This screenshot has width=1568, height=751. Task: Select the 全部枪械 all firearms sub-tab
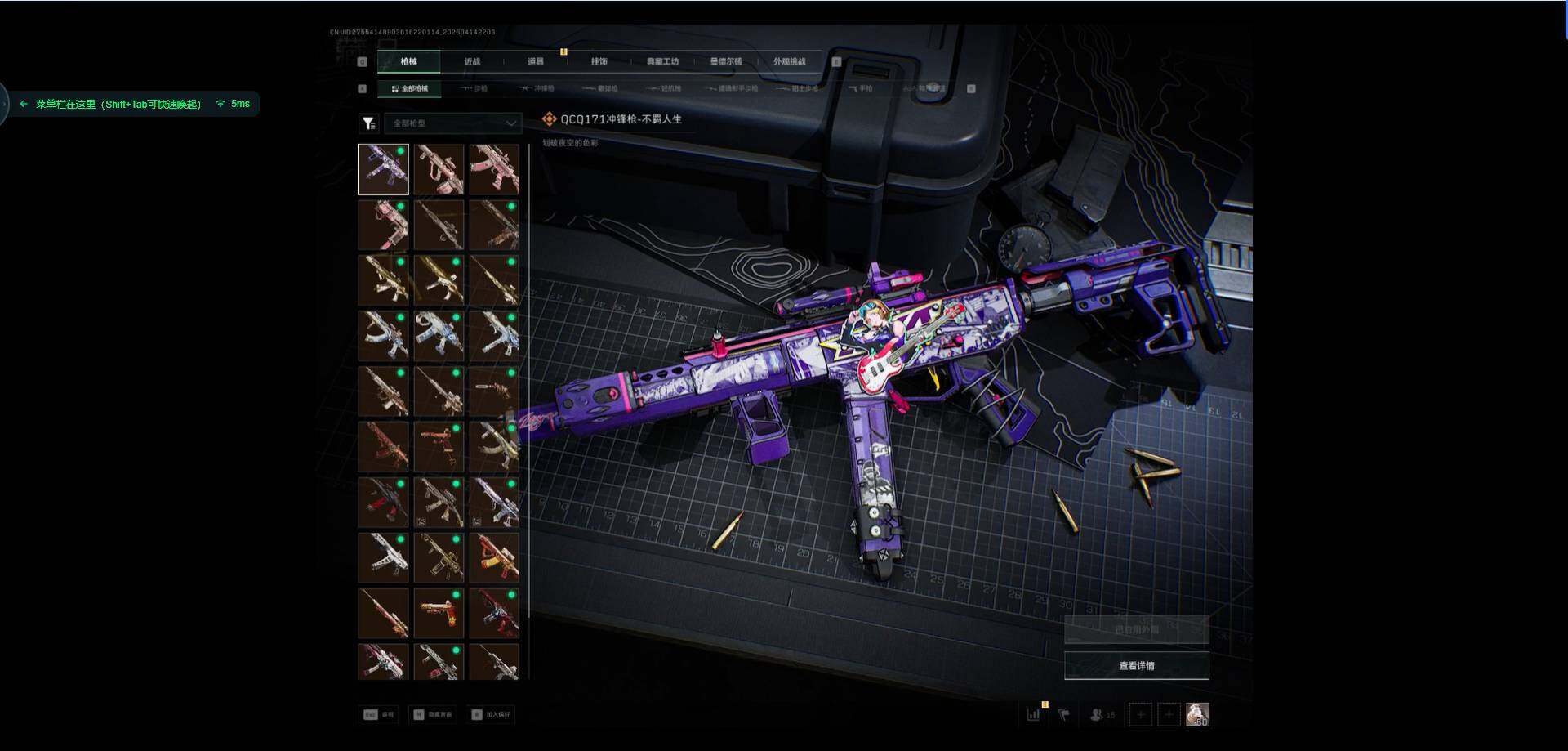[x=410, y=88]
